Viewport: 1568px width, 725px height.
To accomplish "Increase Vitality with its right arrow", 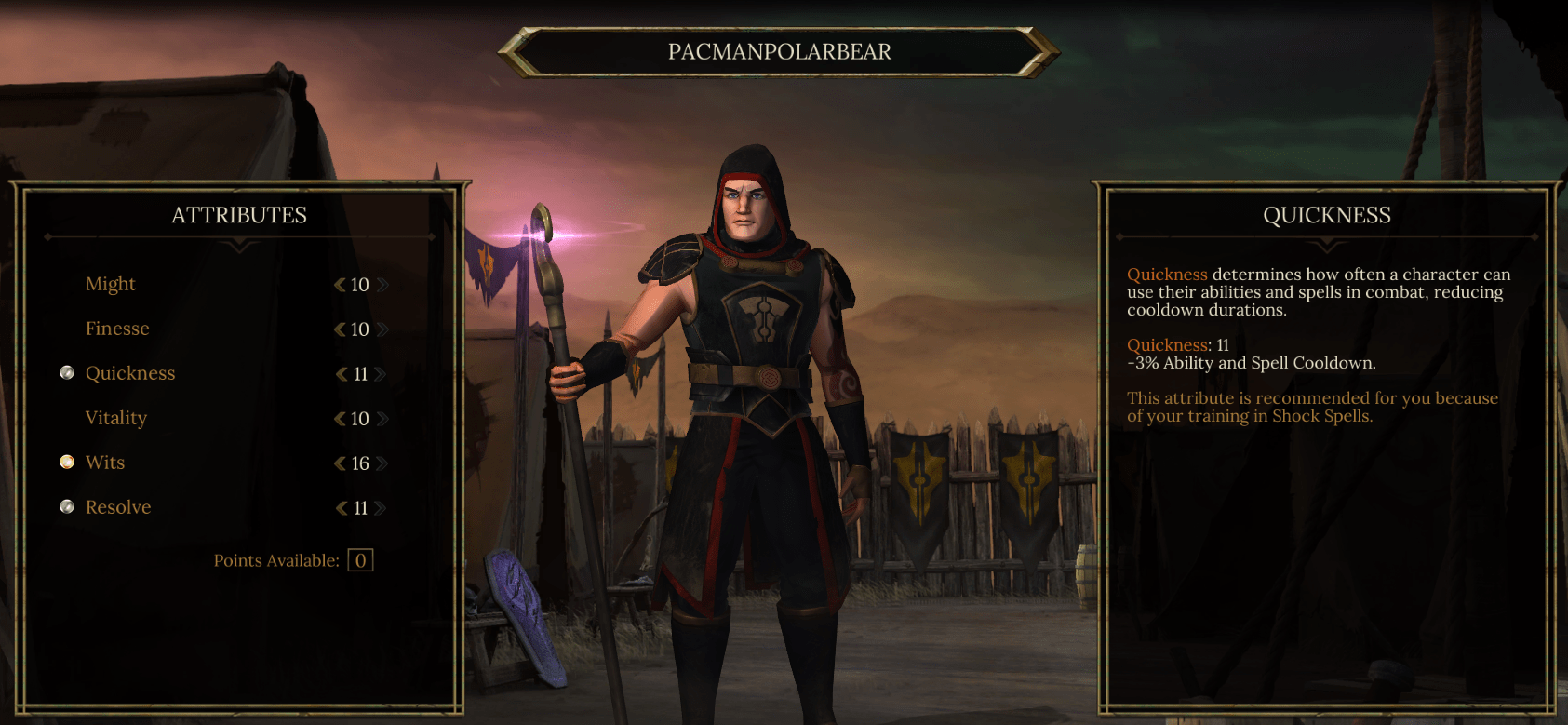I will point(382,418).
